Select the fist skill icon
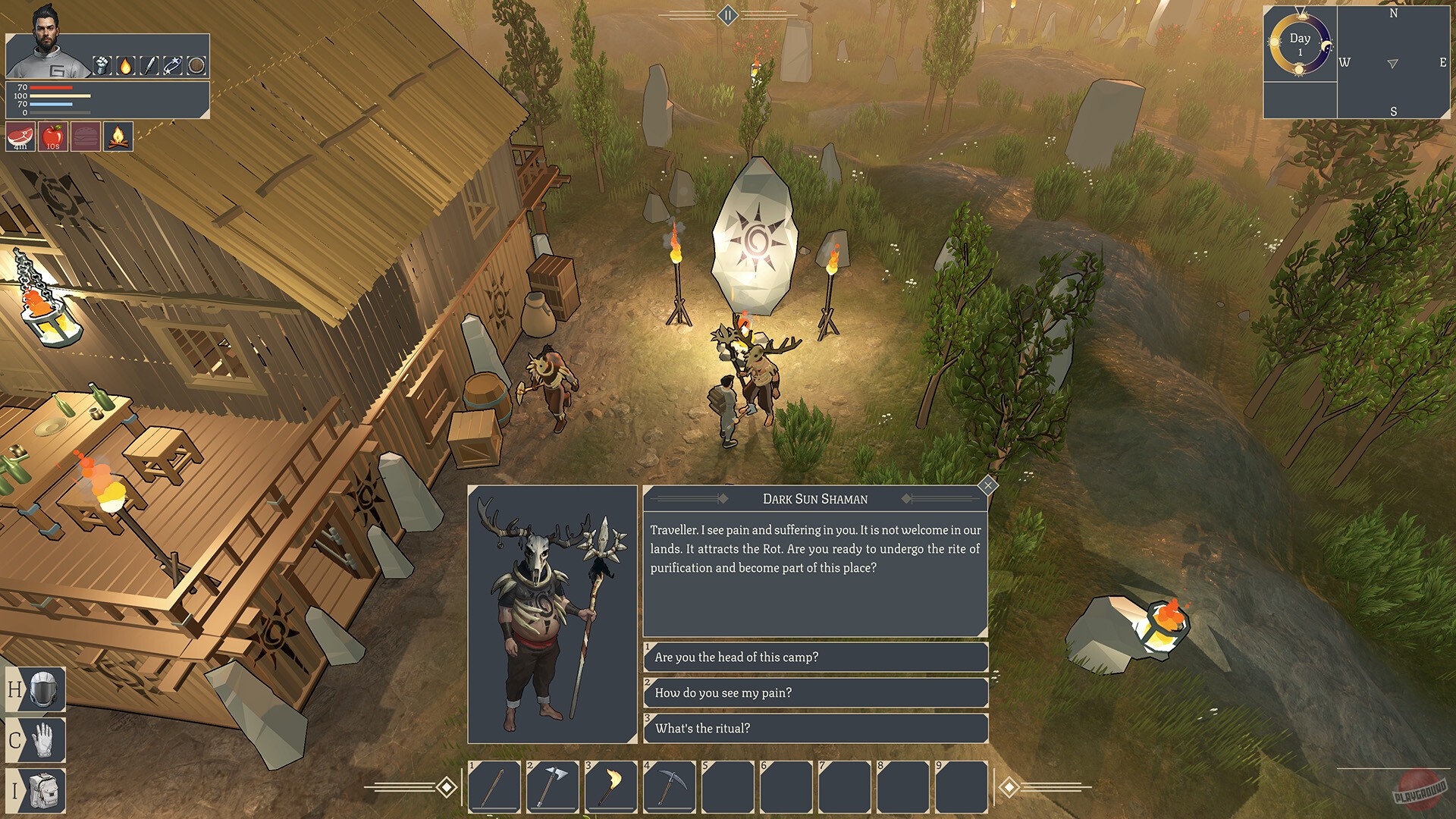1456x819 pixels. (102, 66)
